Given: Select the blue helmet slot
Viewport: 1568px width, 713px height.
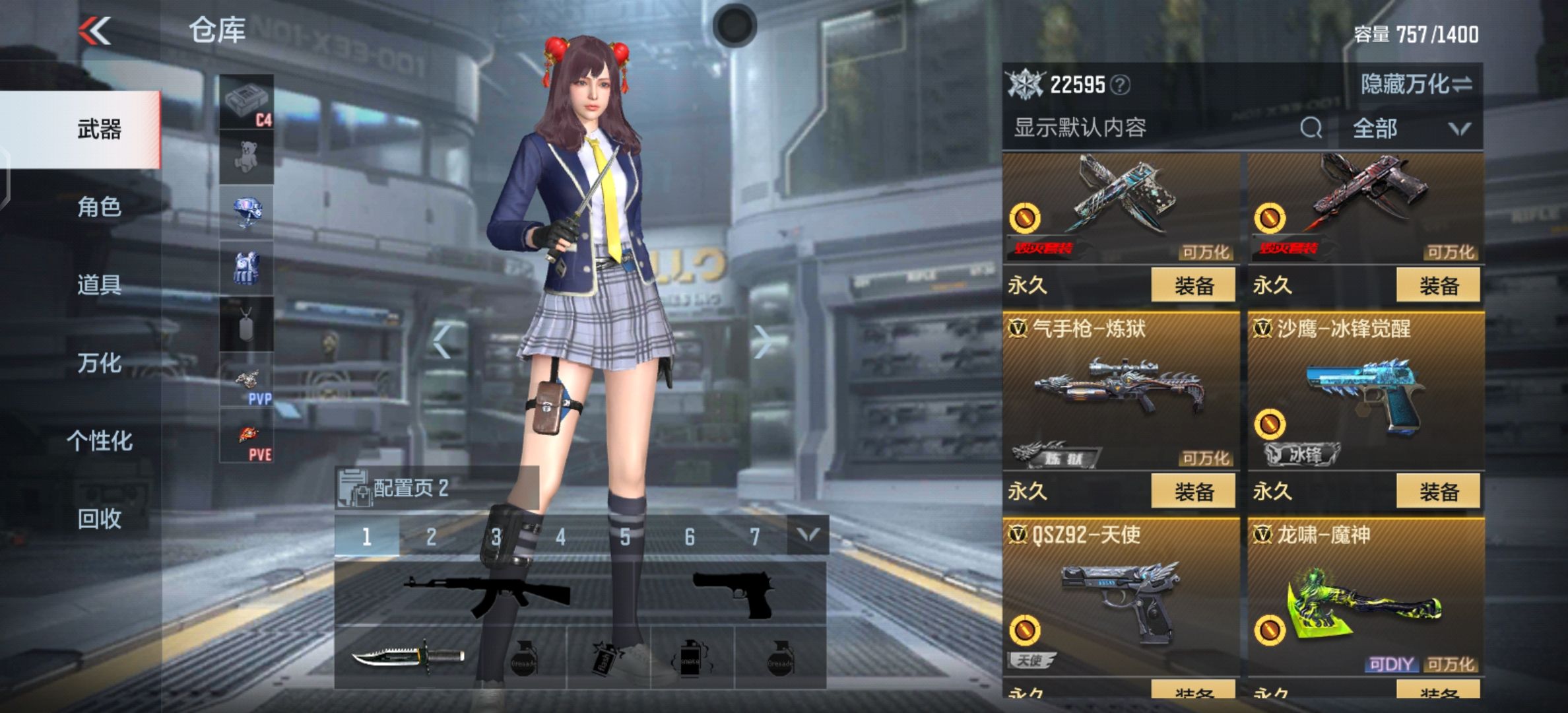Looking at the screenshot, I should pyautogui.click(x=246, y=213).
